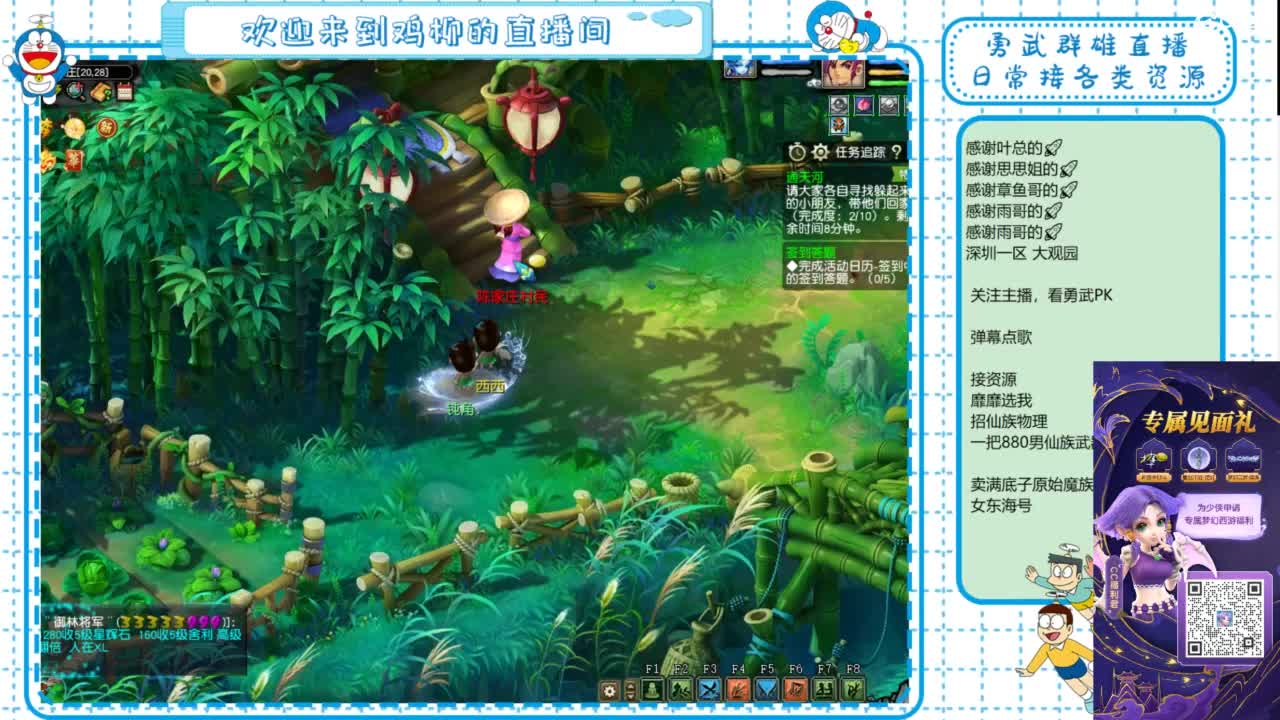Select the blue crossed-swords F3 attack icon

click(707, 690)
